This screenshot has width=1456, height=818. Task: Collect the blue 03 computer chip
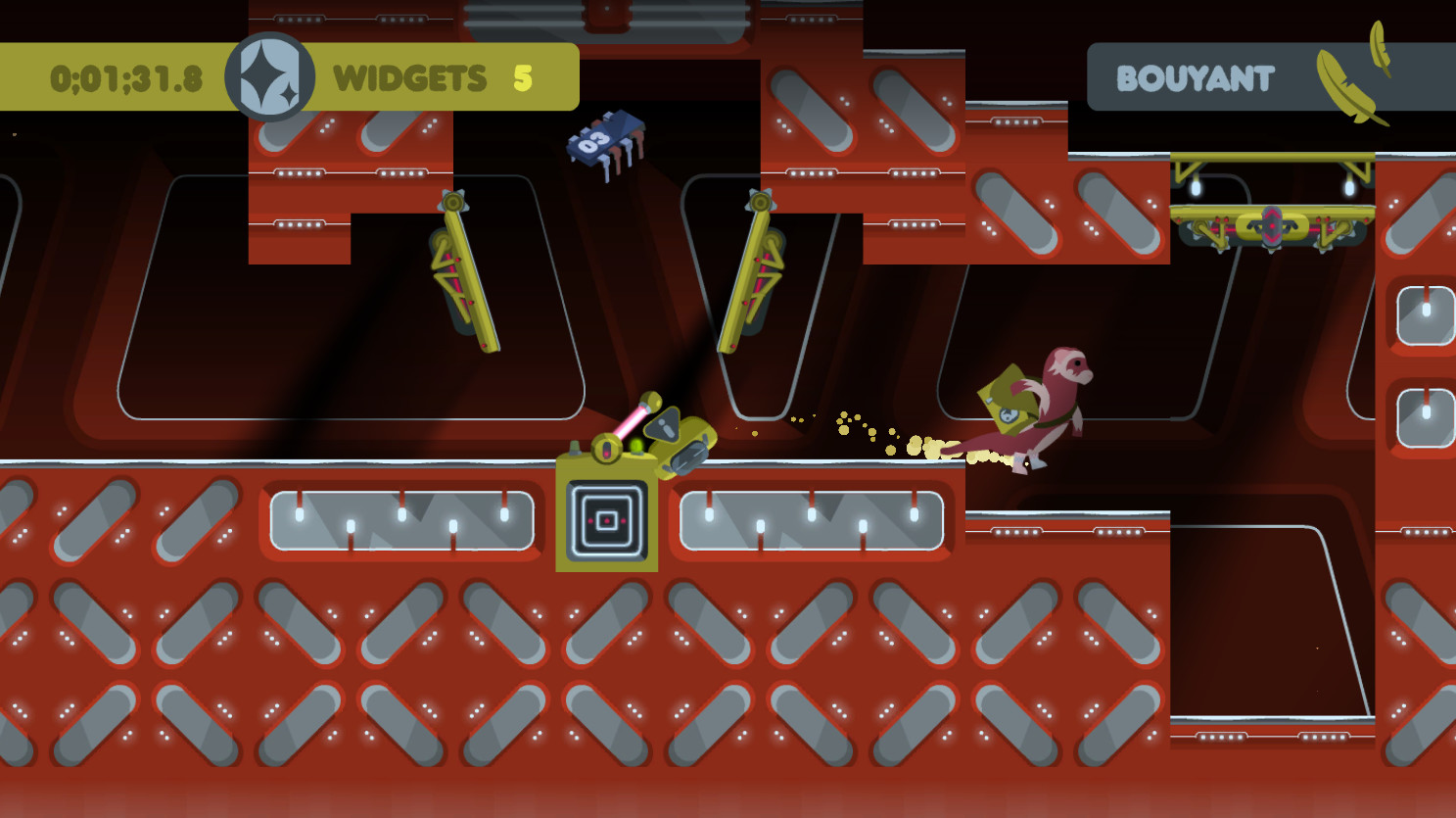coord(602,140)
